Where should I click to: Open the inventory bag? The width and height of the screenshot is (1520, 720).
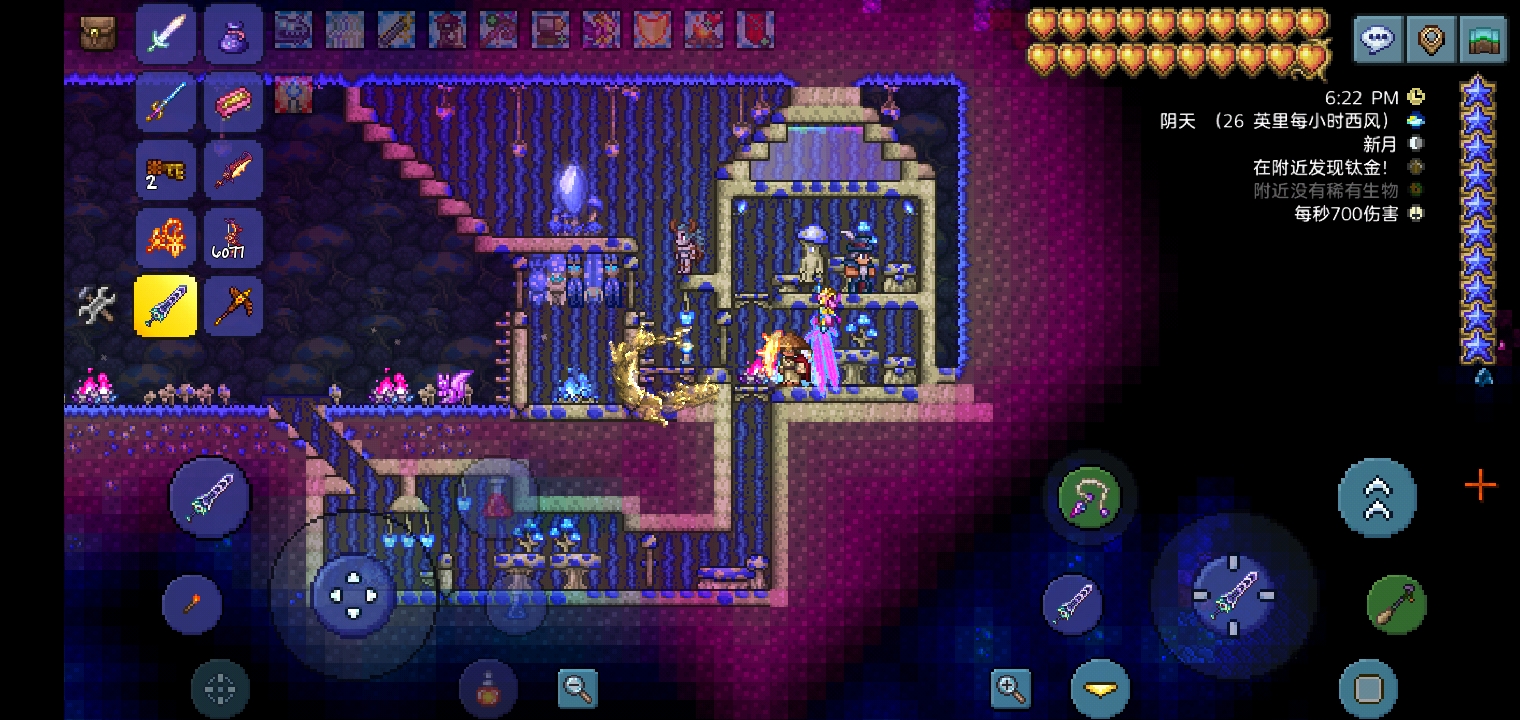click(98, 32)
